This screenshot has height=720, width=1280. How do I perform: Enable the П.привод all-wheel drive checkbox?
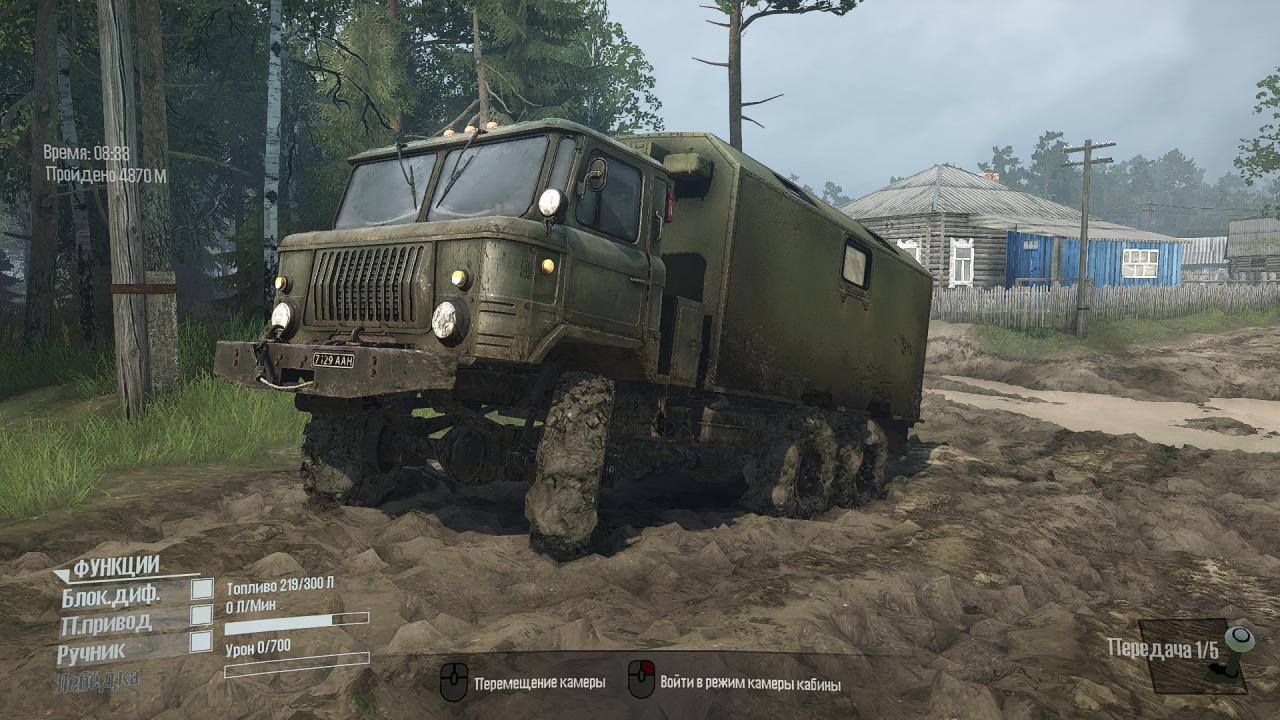[202, 615]
